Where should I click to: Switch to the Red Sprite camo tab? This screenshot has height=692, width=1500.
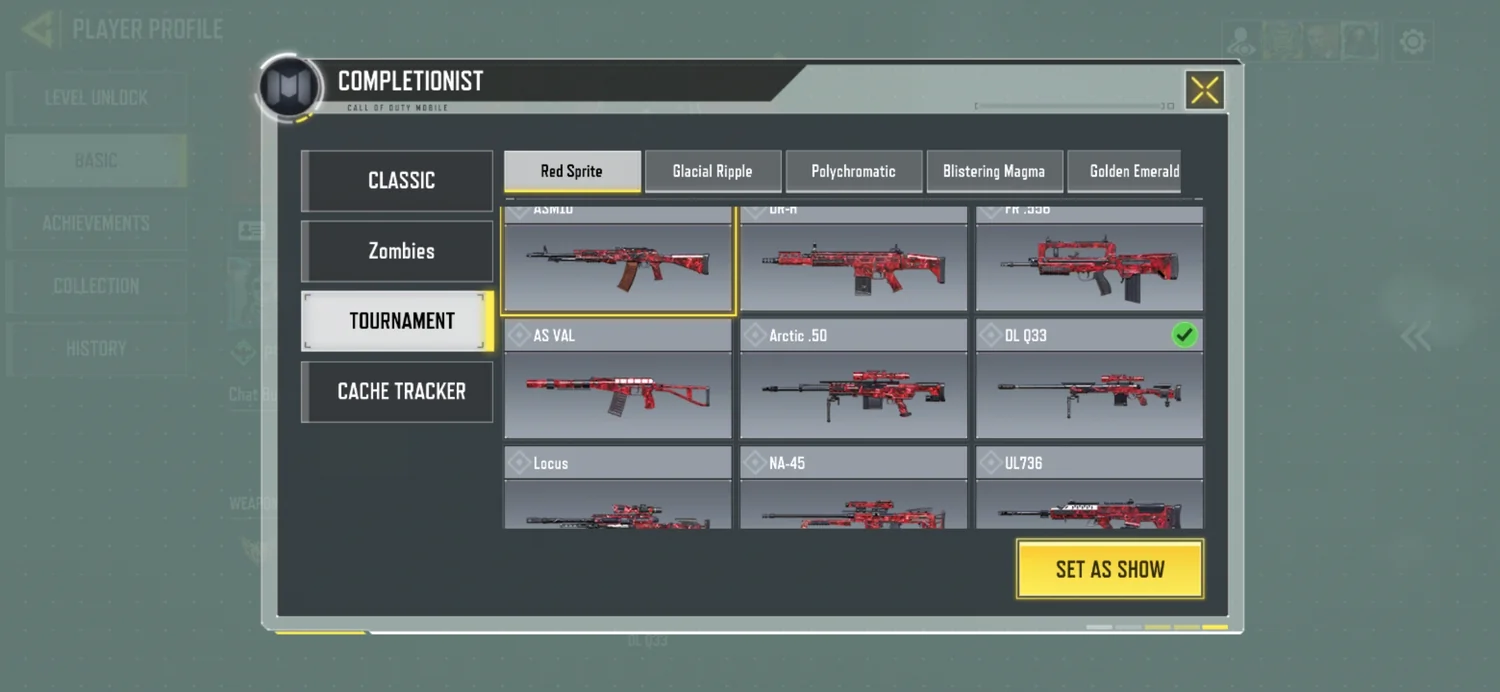click(x=572, y=171)
